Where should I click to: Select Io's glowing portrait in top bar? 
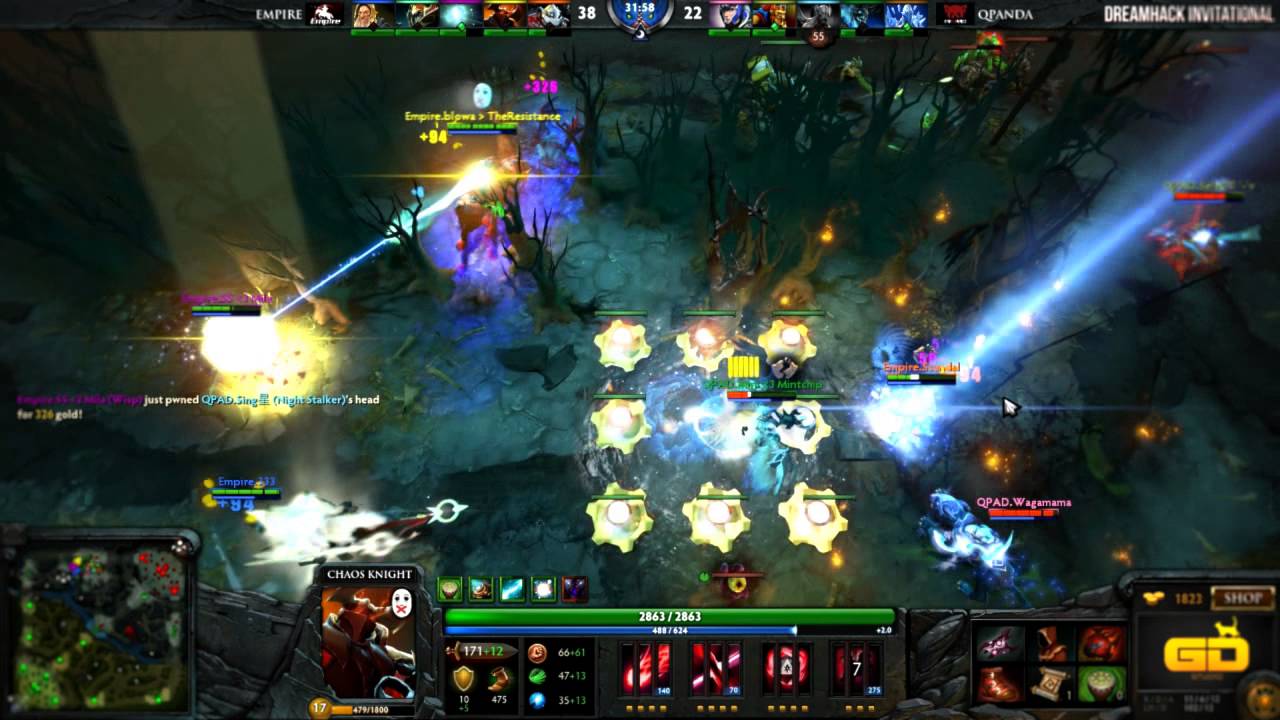click(460, 15)
